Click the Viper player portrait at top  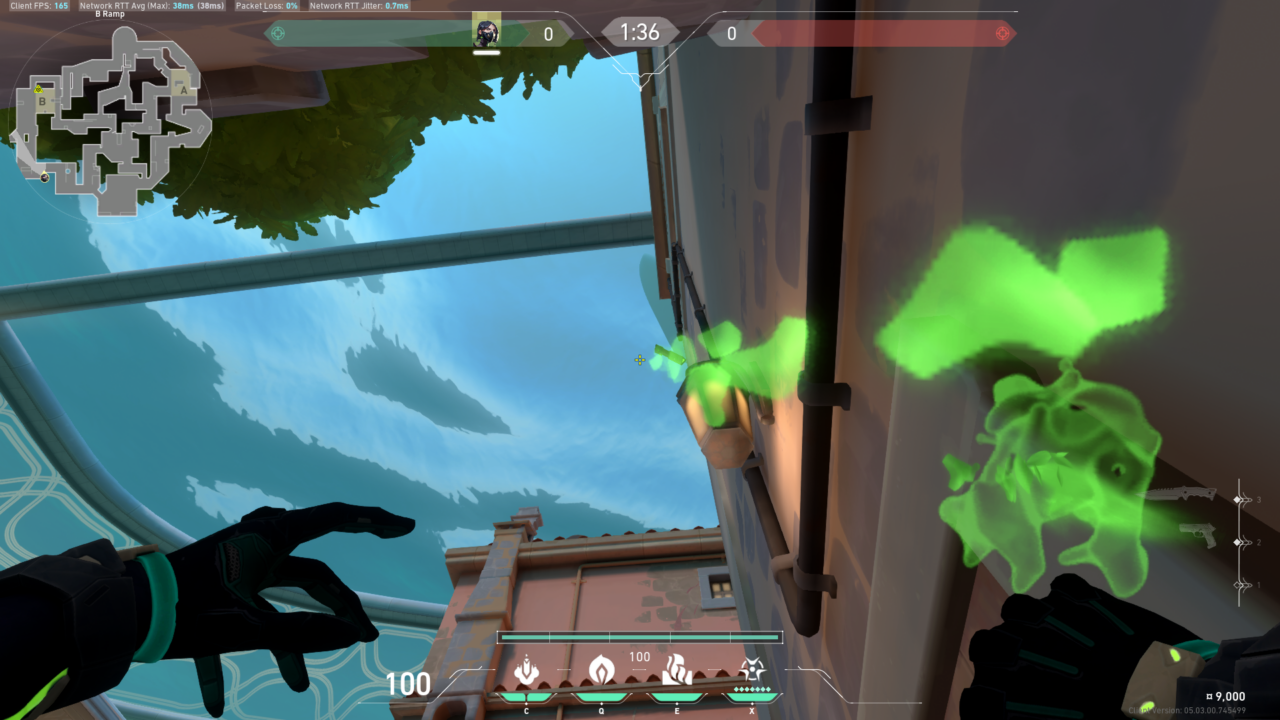click(487, 34)
